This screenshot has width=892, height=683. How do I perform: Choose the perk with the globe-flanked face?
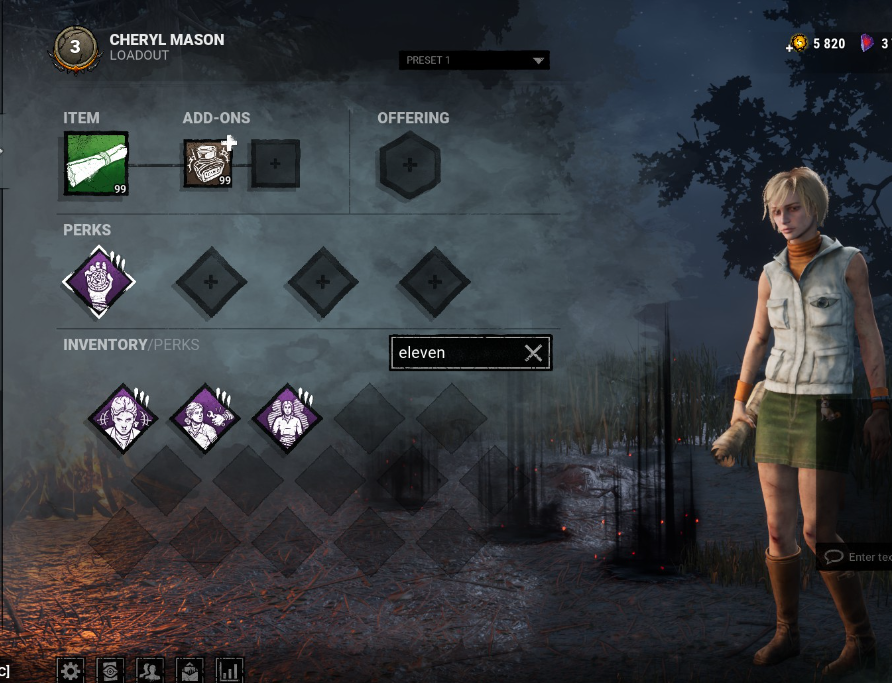[123, 418]
